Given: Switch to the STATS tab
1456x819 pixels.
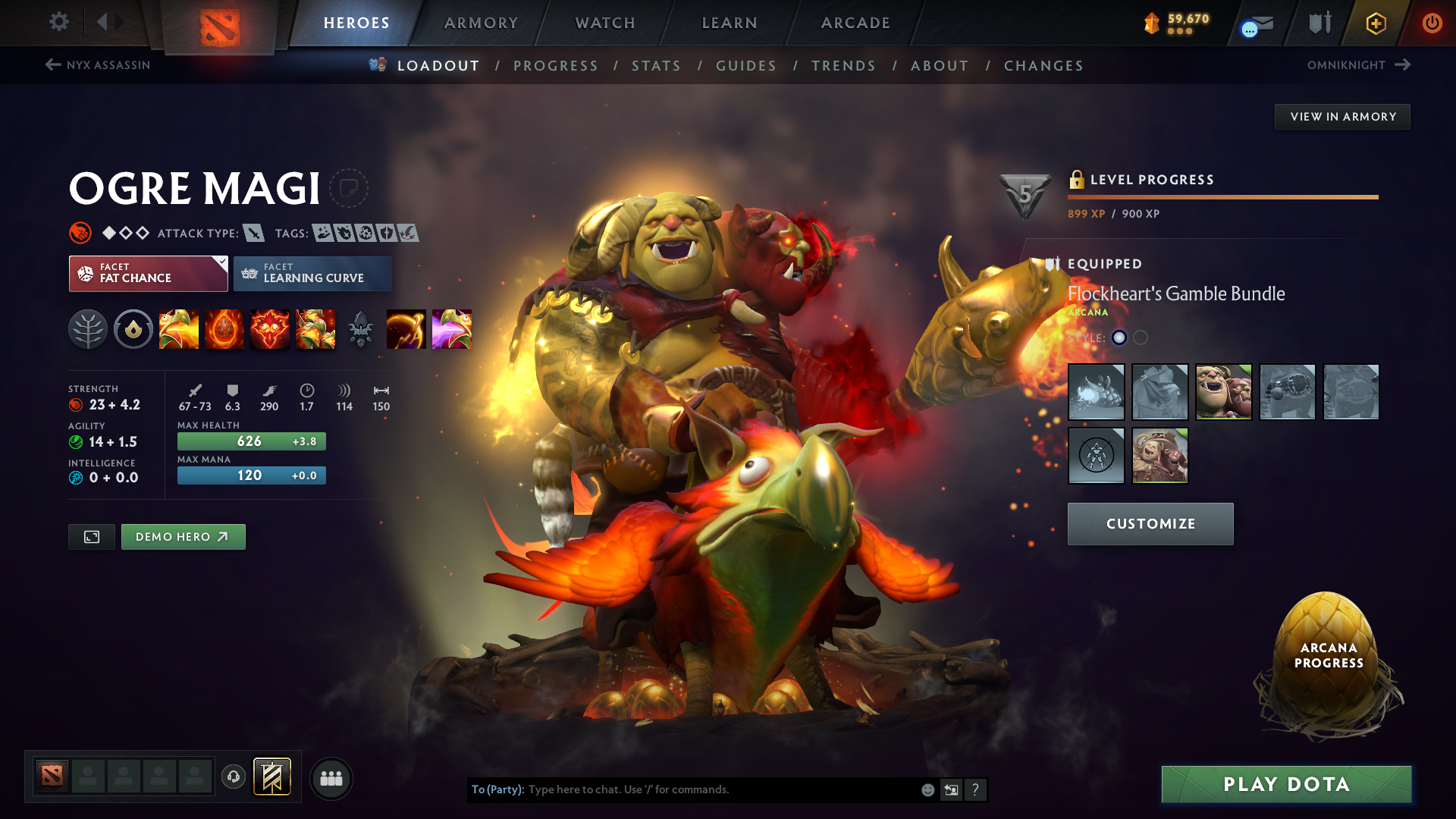Looking at the screenshot, I should point(656,66).
